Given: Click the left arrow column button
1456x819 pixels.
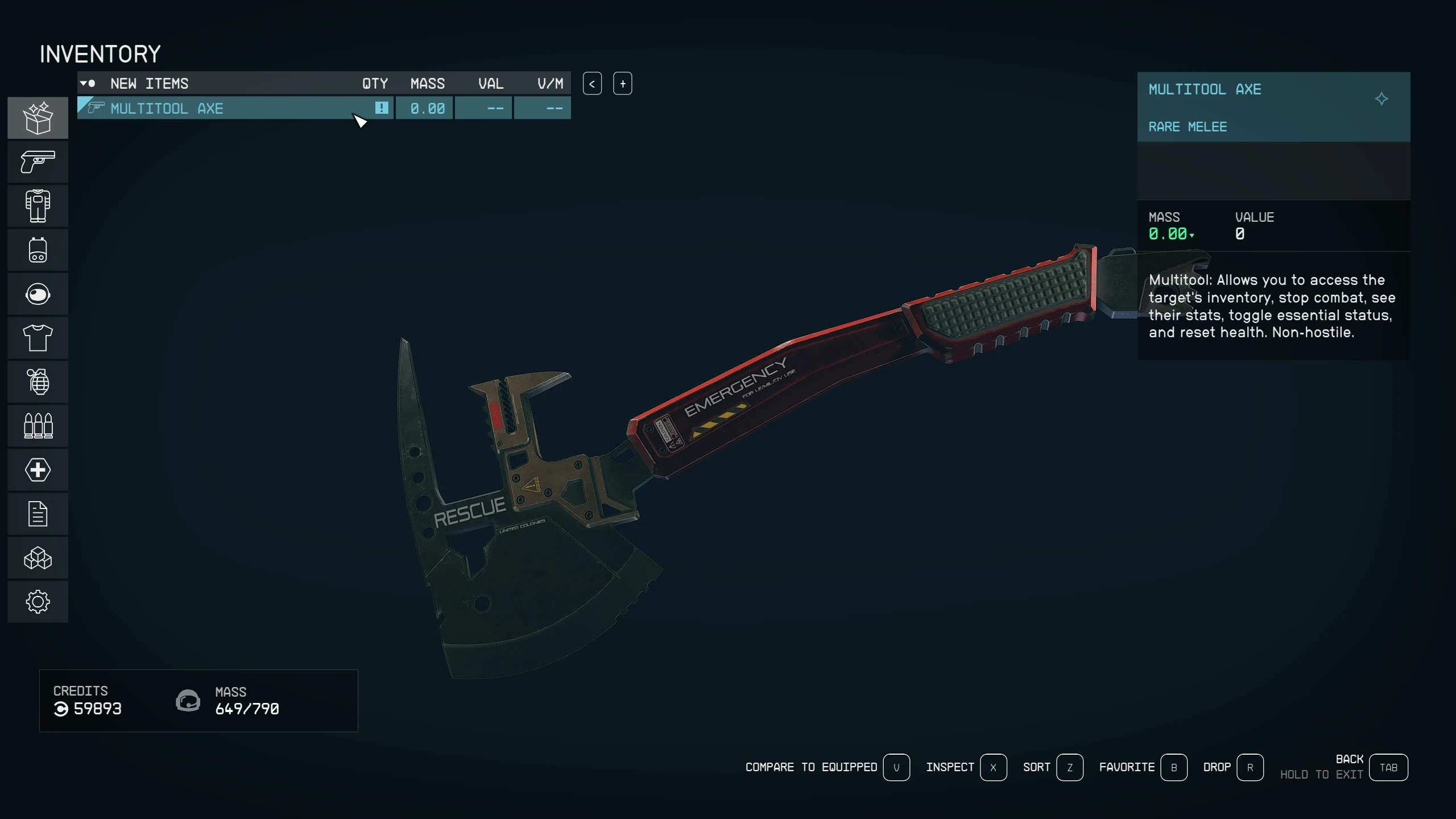Looking at the screenshot, I should 592,84.
